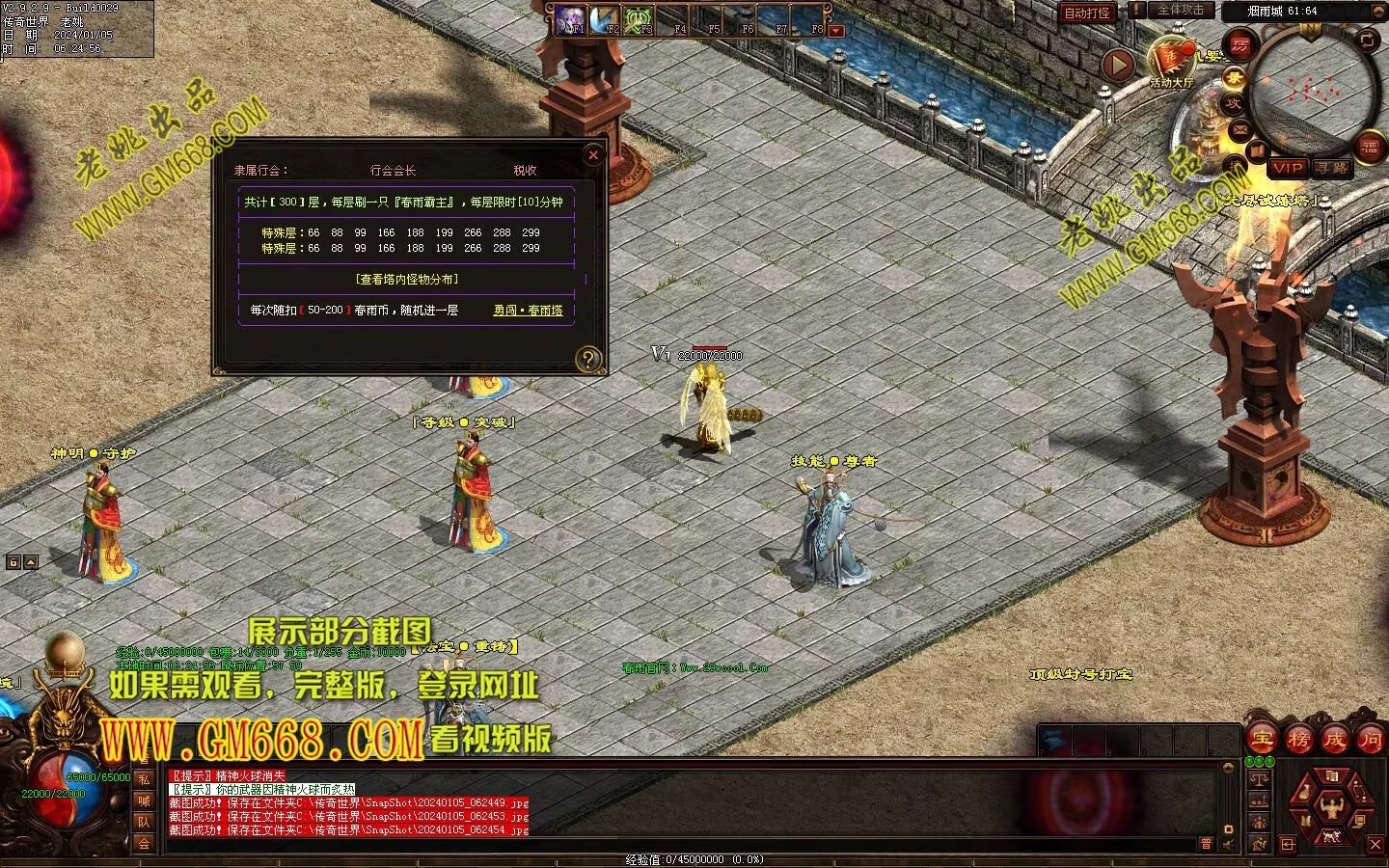Show the 榜 rankings button
Viewport: 1389px width, 868px height.
click(x=1298, y=739)
